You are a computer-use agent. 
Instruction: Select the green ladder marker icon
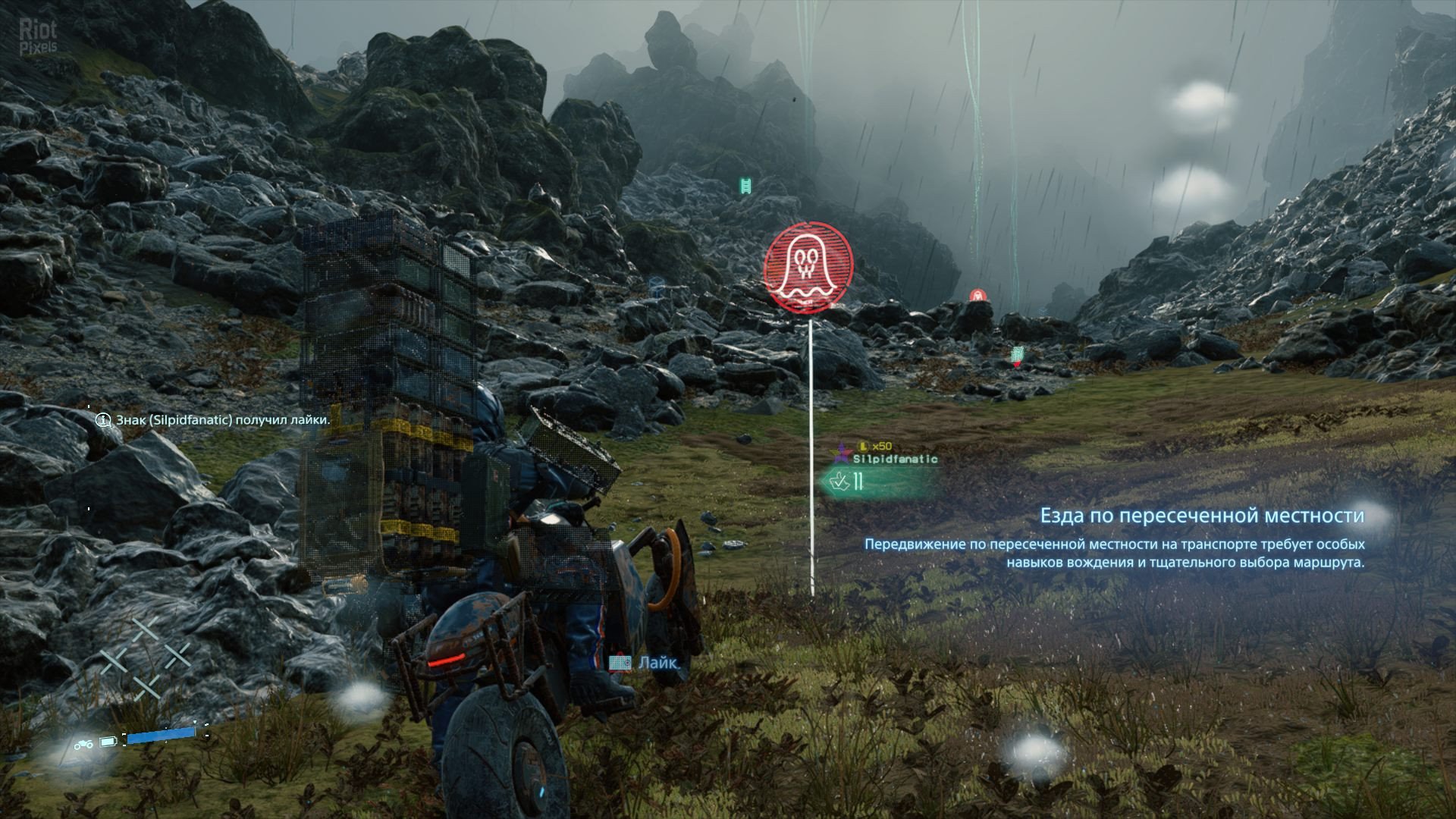[x=745, y=184]
